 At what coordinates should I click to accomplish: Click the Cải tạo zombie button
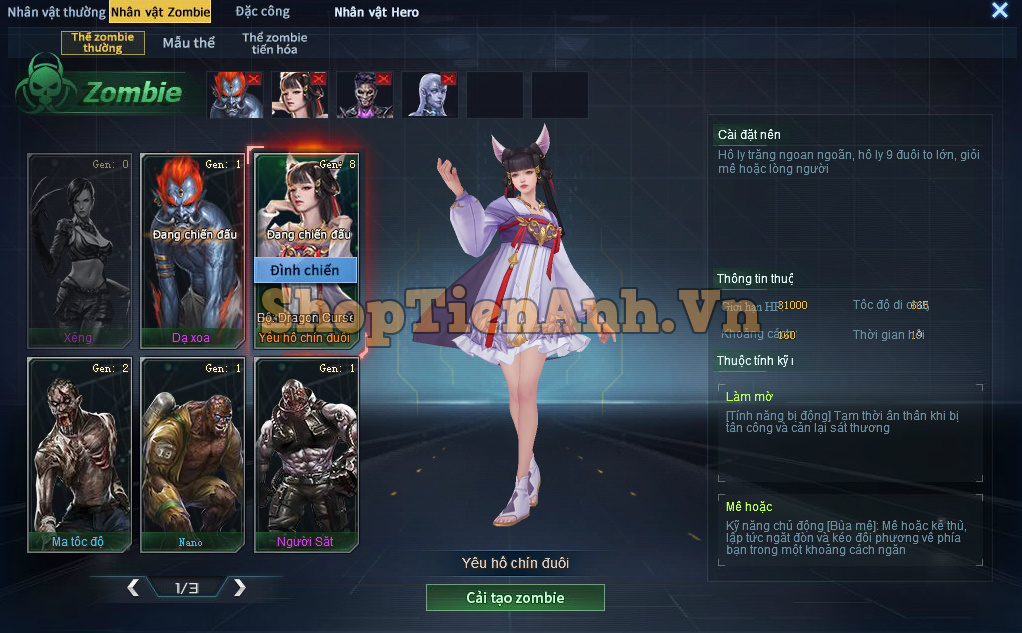pyautogui.click(x=515, y=598)
